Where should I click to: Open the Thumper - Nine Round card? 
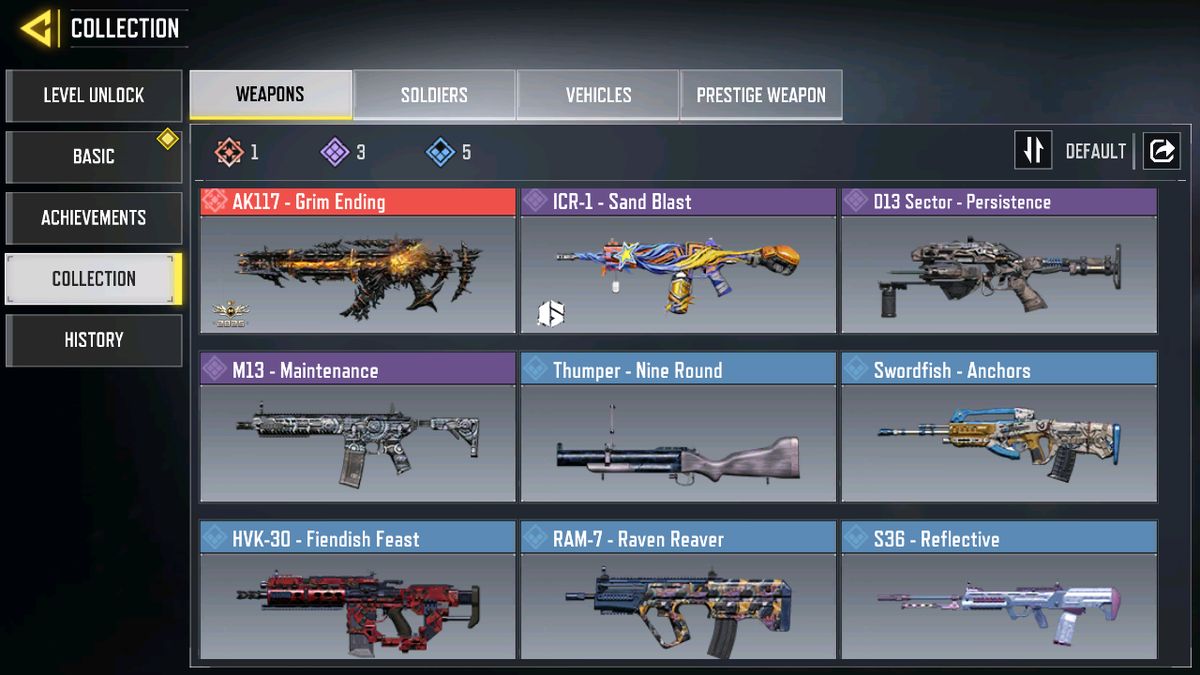pos(678,430)
